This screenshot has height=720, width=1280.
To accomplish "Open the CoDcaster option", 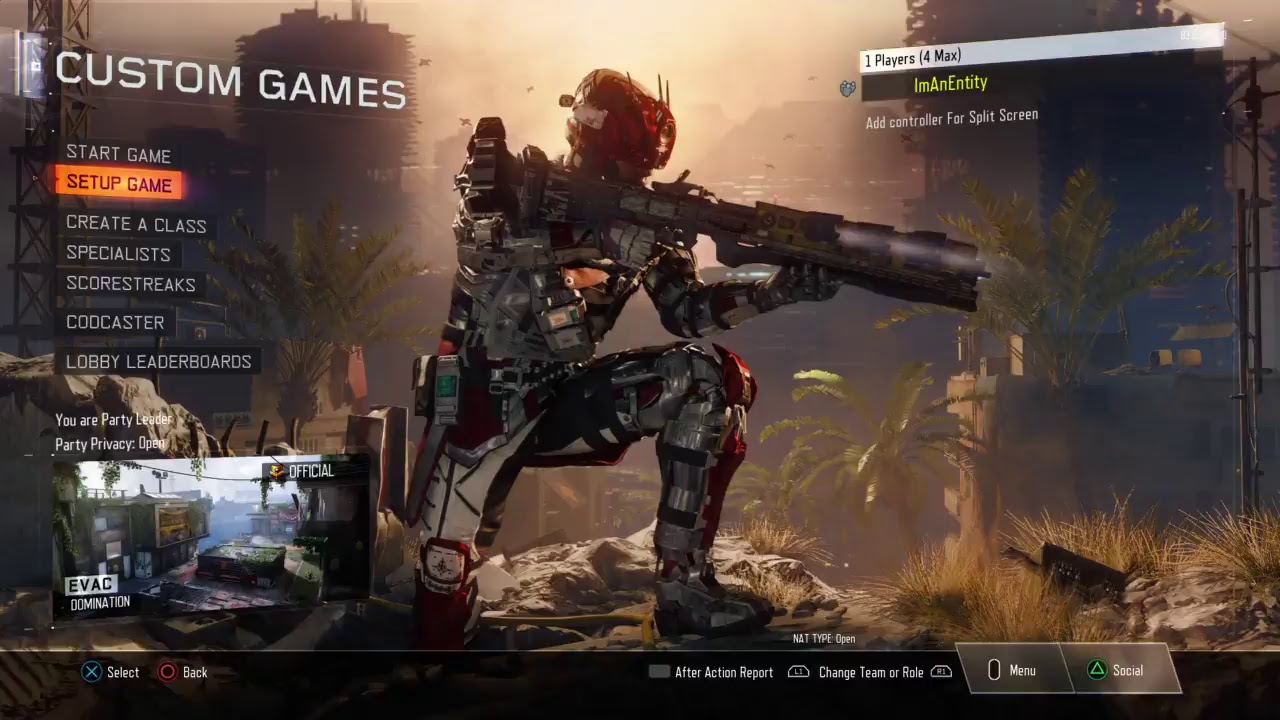I will point(115,322).
